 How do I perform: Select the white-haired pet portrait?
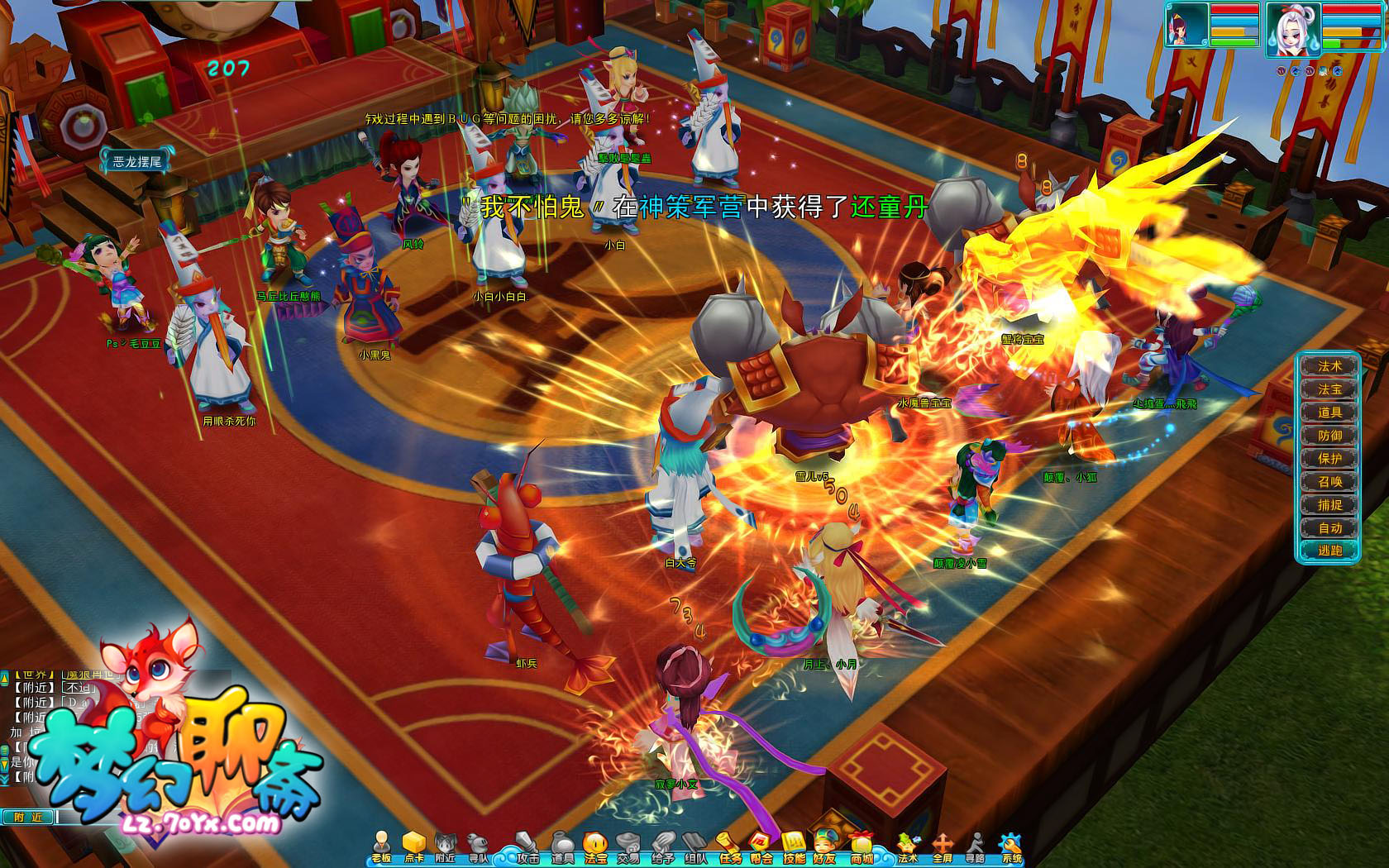coord(1291,28)
